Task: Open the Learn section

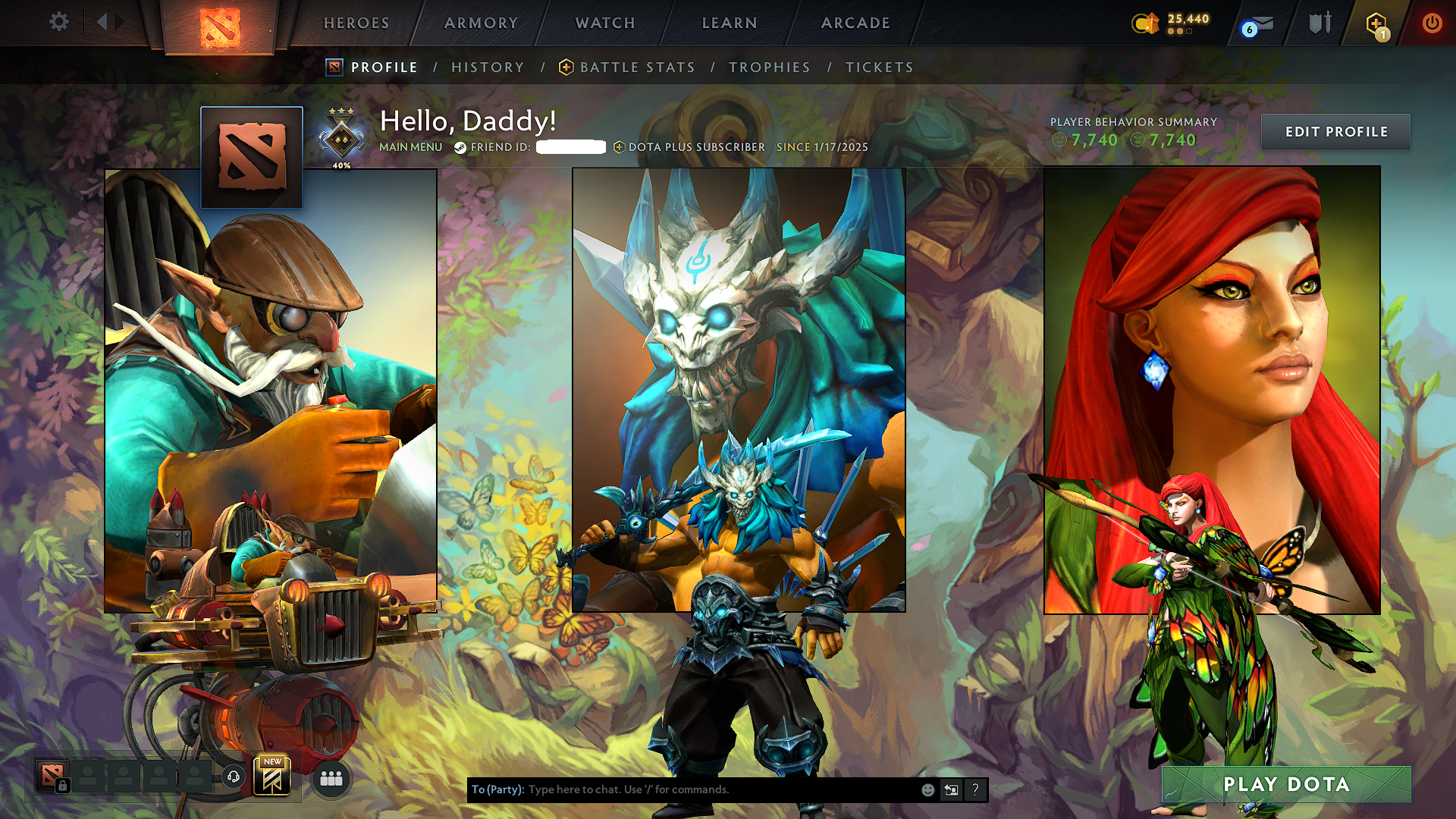Action: (730, 24)
